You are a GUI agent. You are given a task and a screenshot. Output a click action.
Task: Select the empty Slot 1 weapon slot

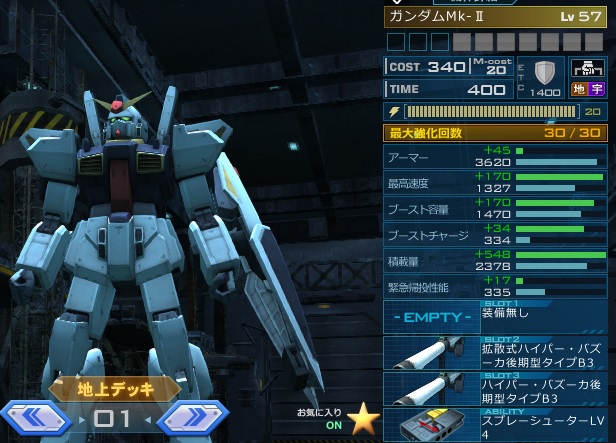click(495, 317)
